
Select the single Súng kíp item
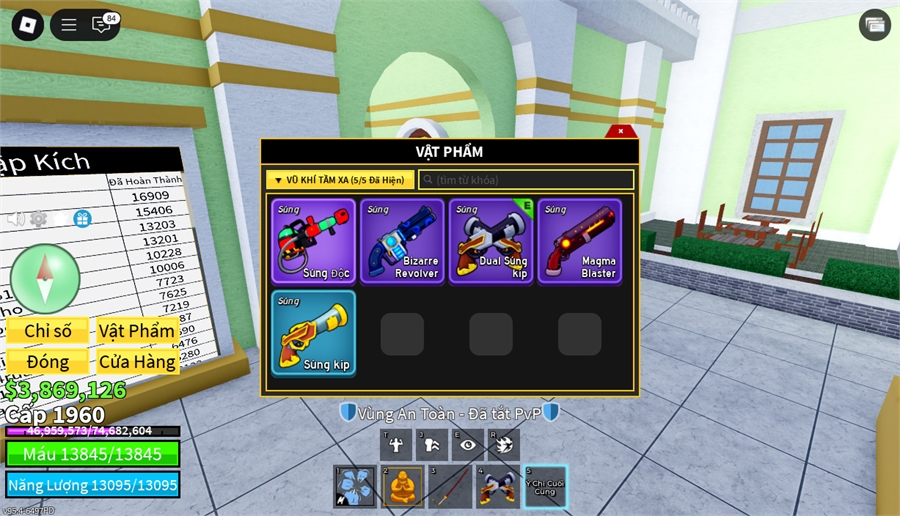coord(314,333)
